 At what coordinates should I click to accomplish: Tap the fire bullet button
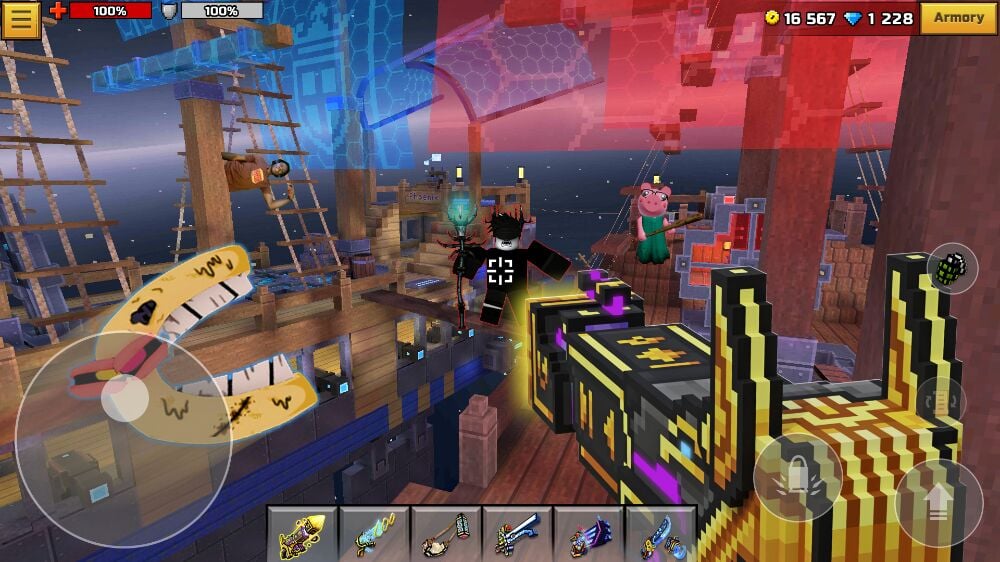(797, 477)
